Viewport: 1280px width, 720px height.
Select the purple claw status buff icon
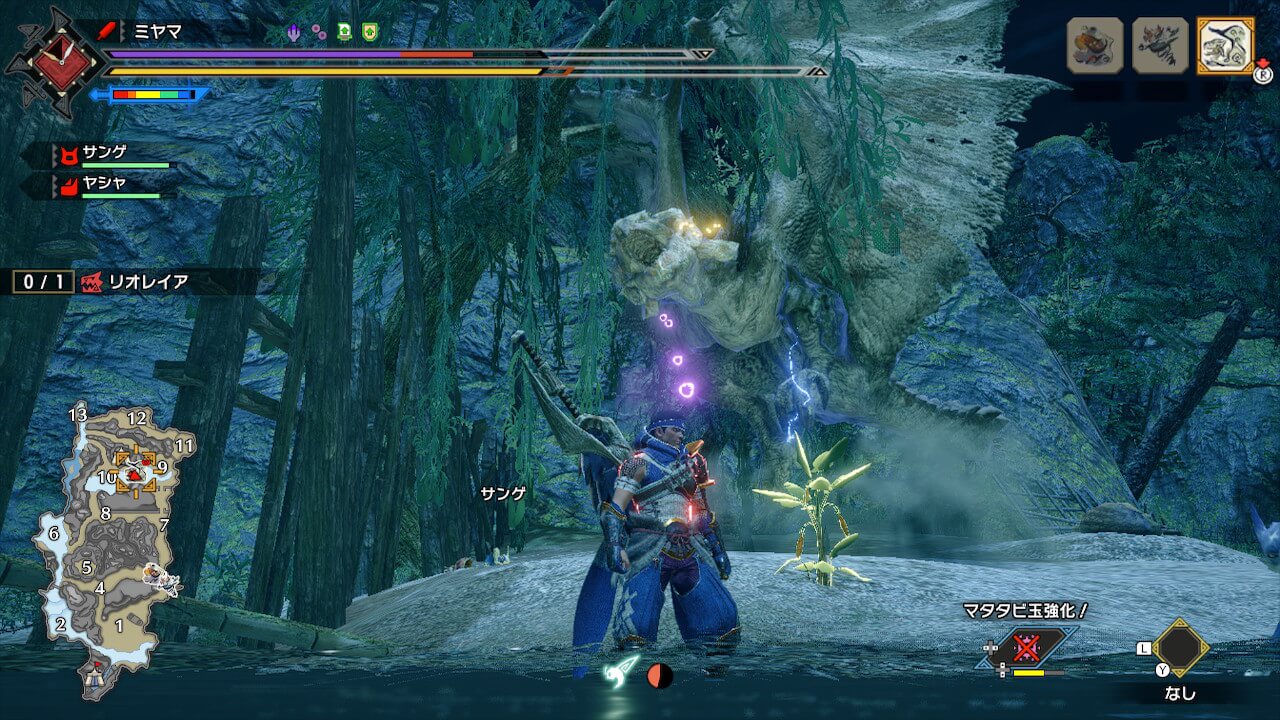(x=293, y=32)
